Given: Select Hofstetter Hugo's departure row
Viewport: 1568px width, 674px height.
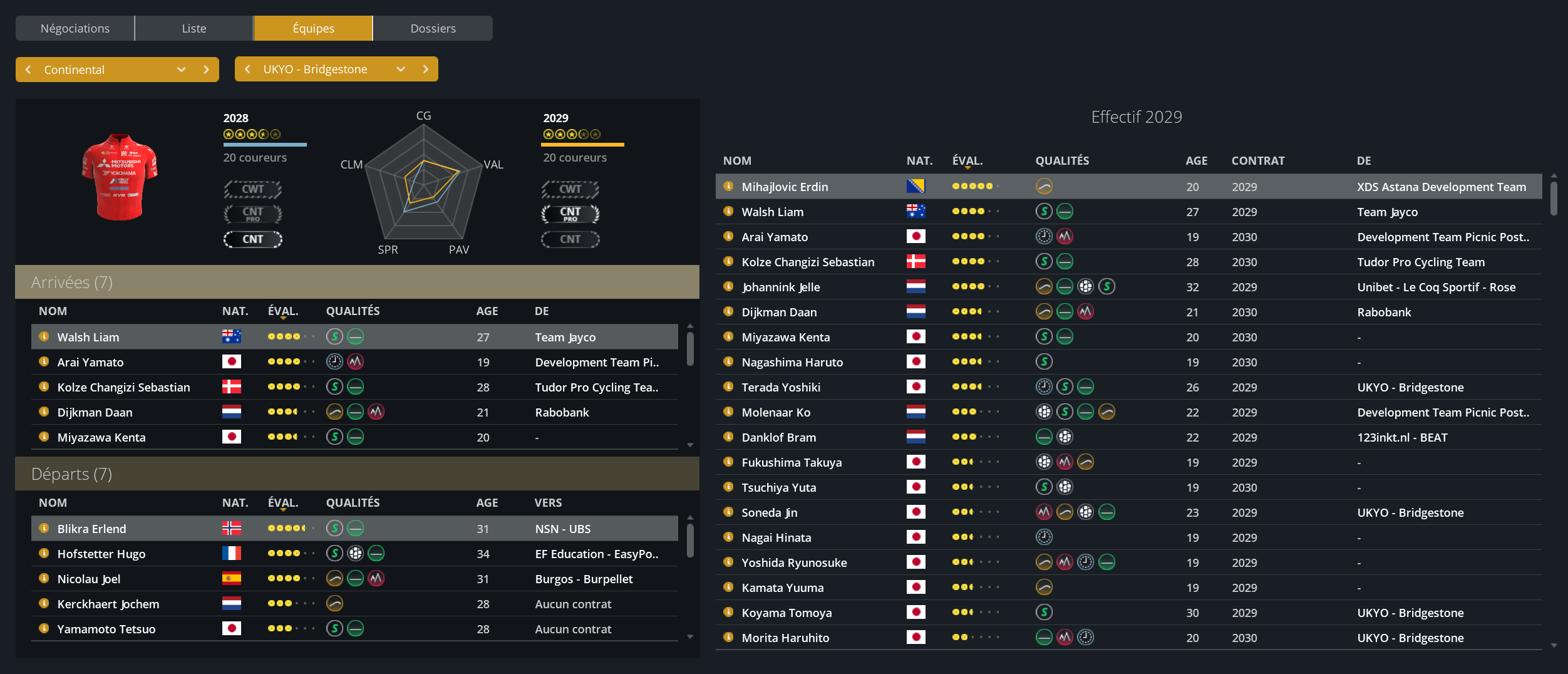Looking at the screenshot, I should click(101, 554).
